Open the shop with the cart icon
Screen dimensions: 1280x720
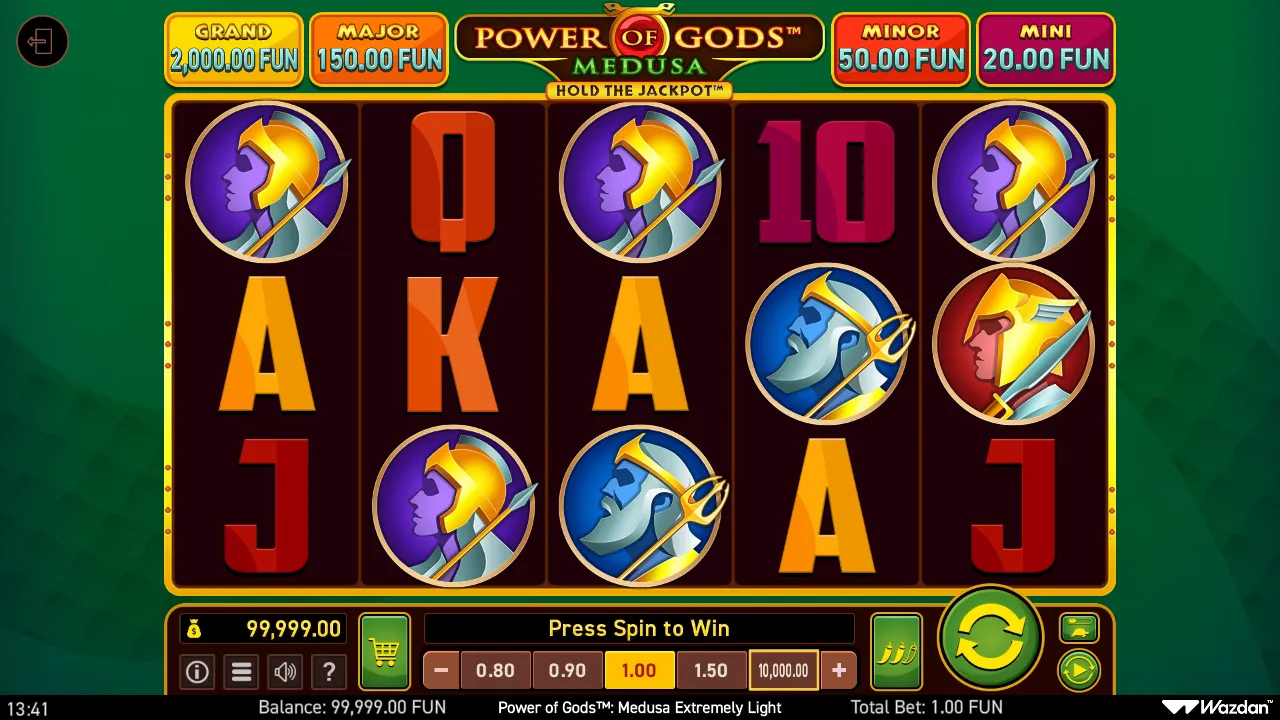[383, 650]
